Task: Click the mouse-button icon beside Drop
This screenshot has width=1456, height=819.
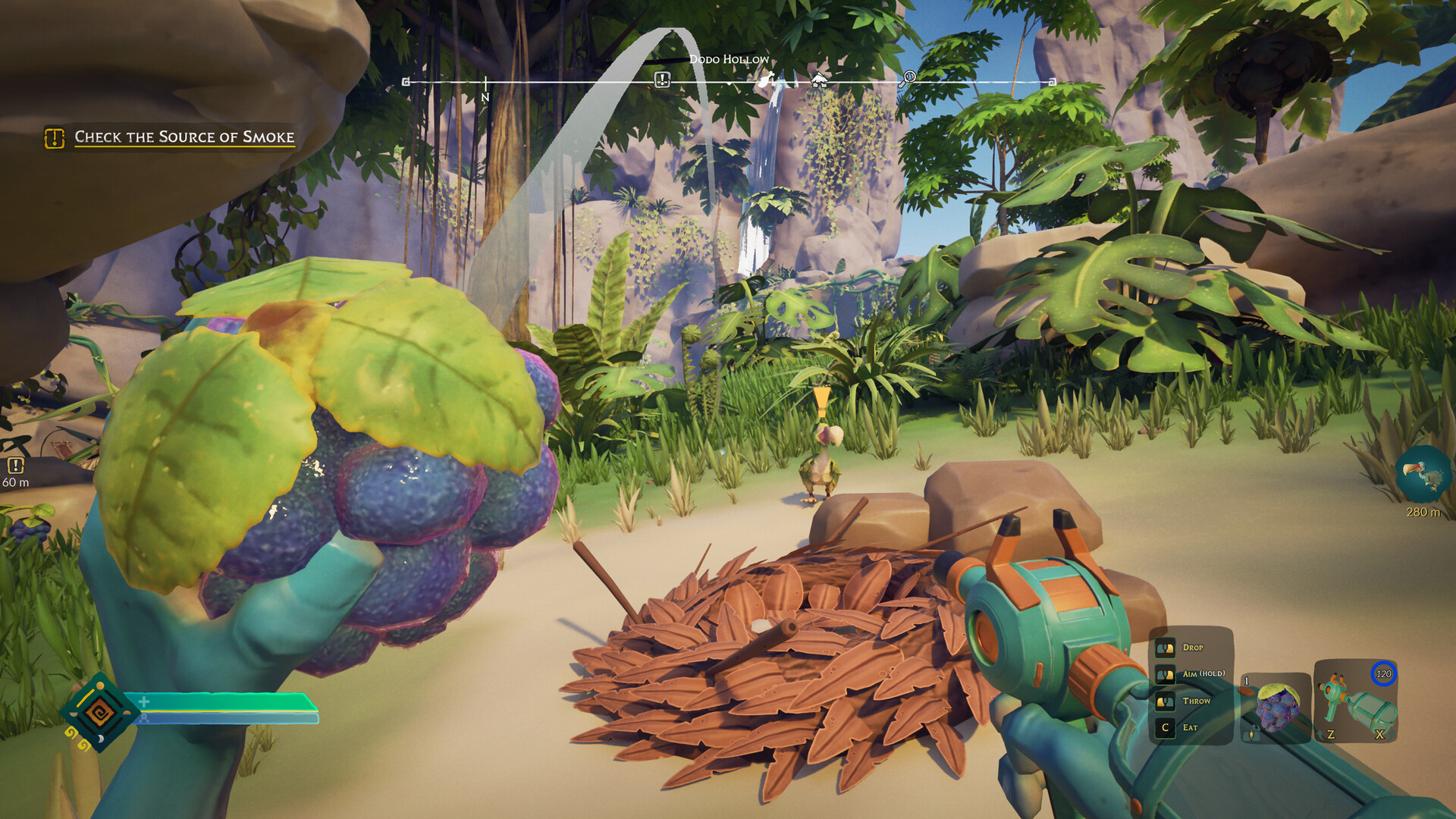Action: [1165, 648]
